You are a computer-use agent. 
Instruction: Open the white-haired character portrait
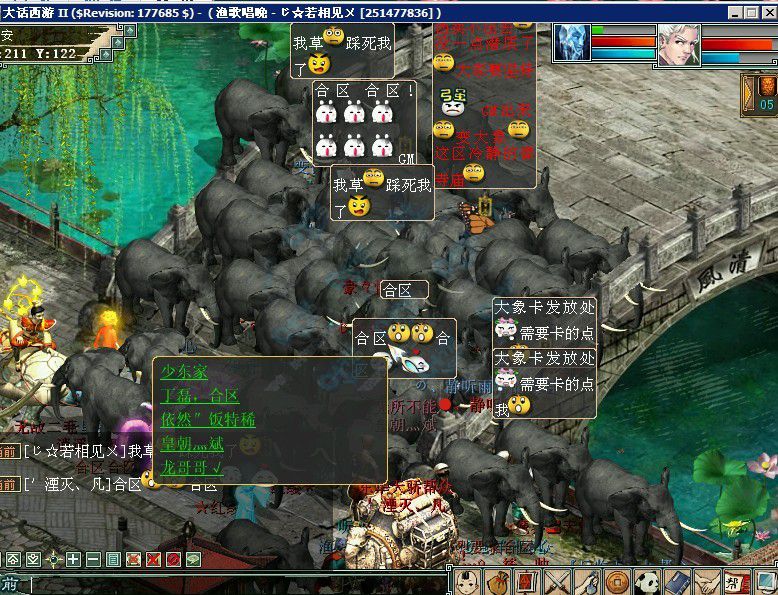[678, 45]
